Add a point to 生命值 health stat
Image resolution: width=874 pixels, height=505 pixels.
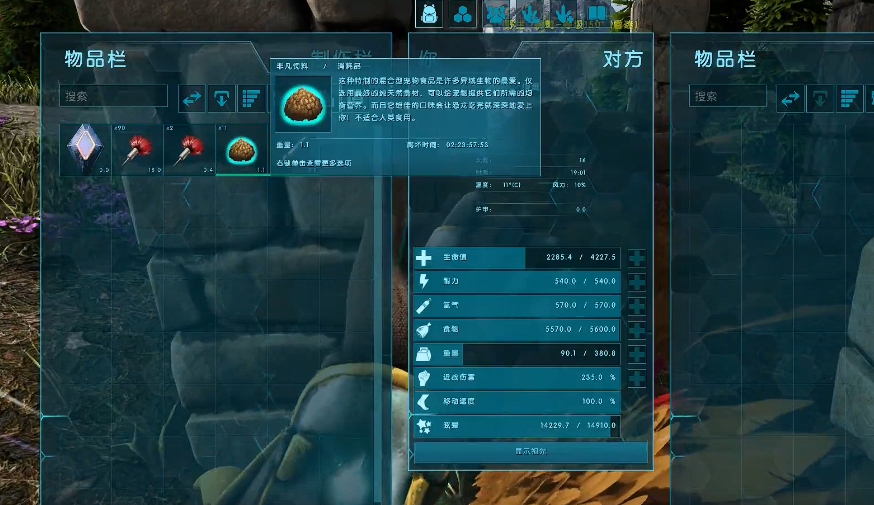[x=636, y=259]
